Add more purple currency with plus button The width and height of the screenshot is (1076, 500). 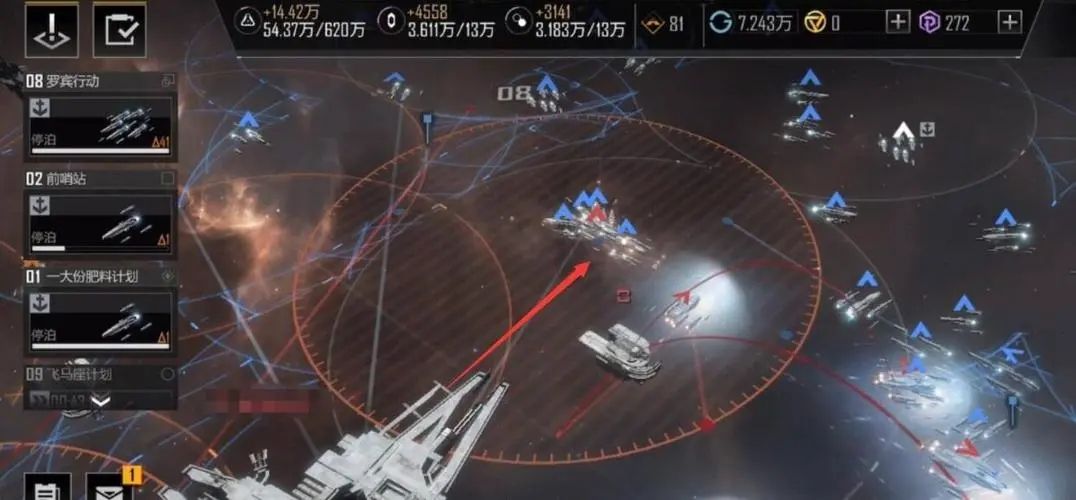coord(1010,22)
